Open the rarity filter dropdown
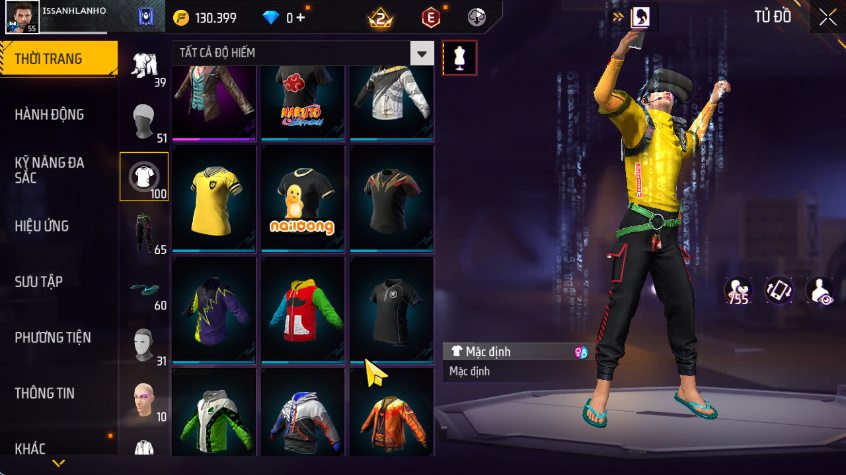 (423, 54)
